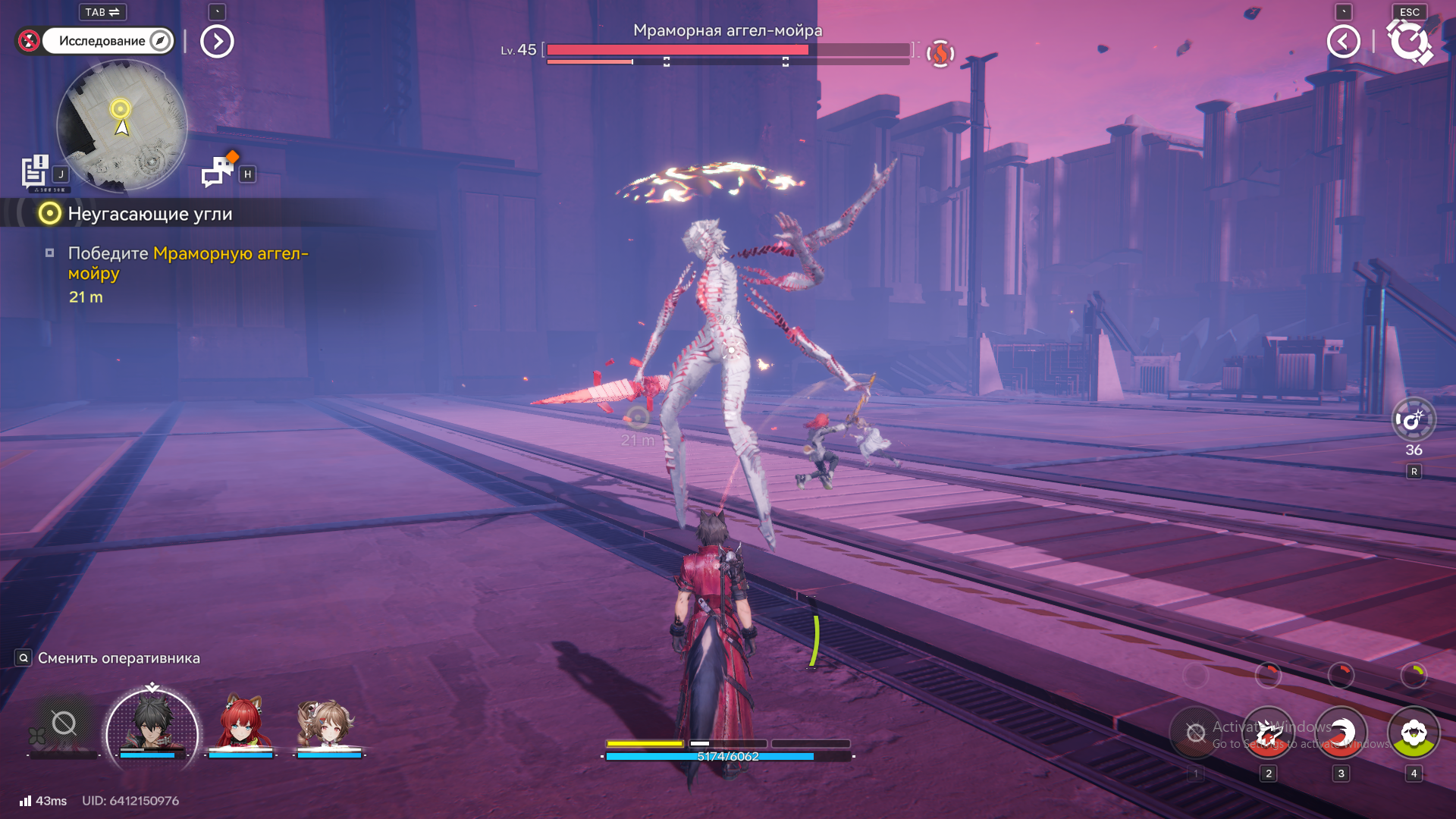The width and height of the screenshot is (1456, 819).
Task: Activate the red swirl skill numbered 3
Action: [1341, 733]
